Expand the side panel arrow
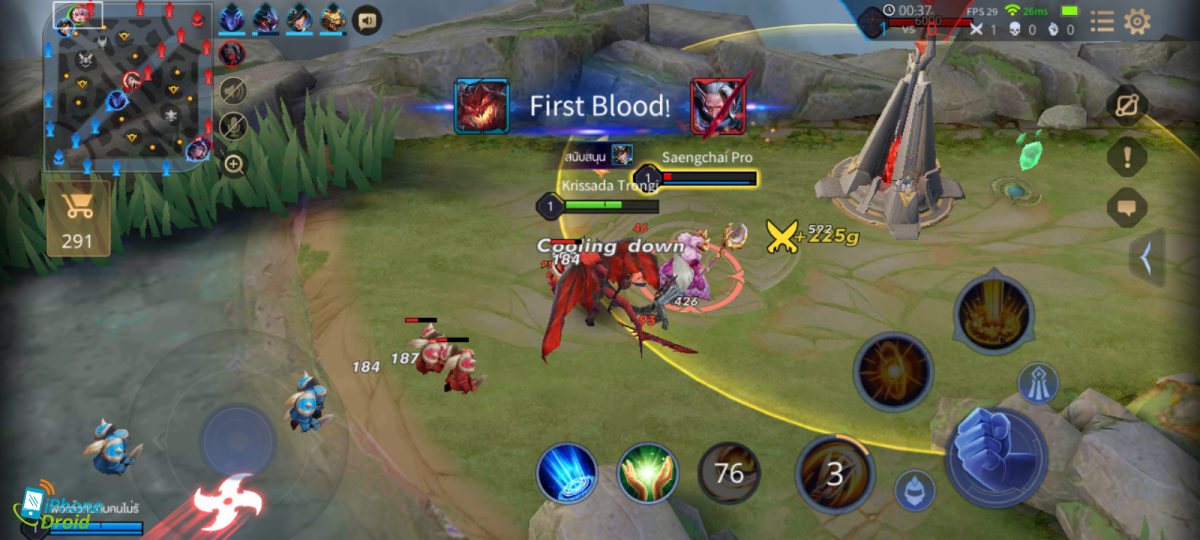Viewport: 1200px width, 540px height. pos(1146,257)
